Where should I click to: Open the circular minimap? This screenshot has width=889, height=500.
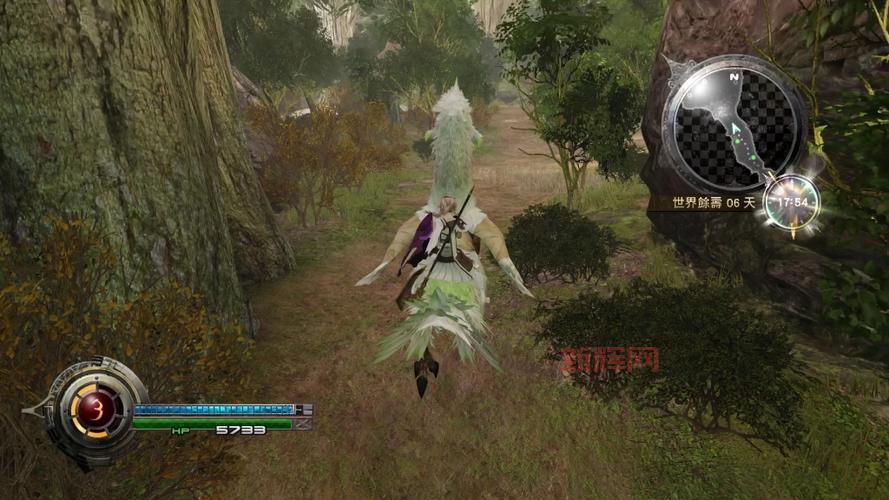coord(733,122)
